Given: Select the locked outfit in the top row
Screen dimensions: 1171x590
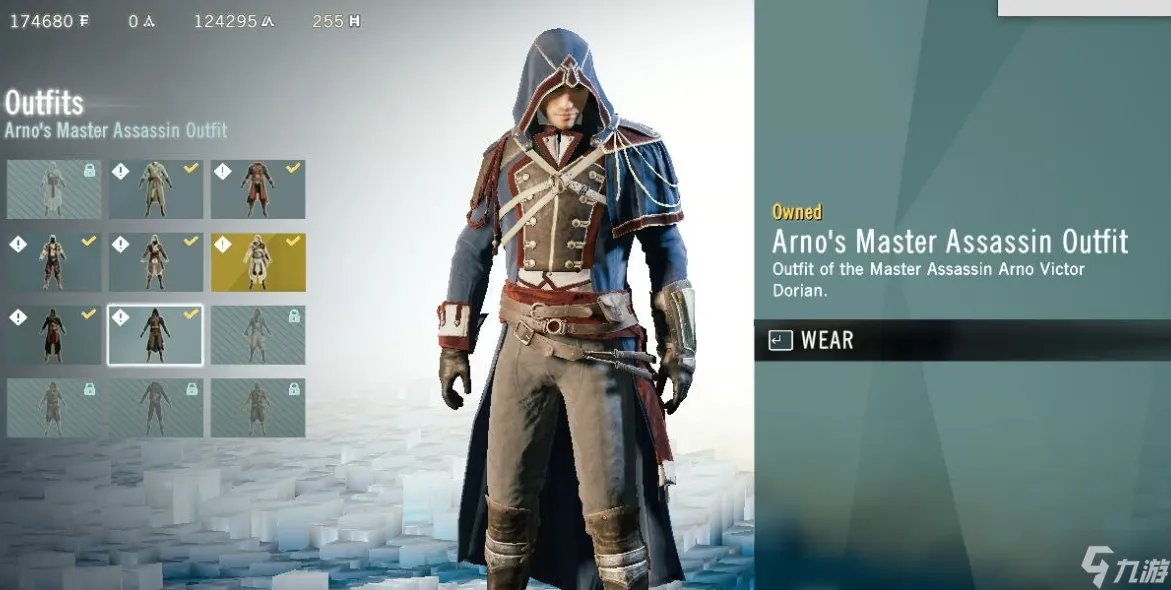Looking at the screenshot, I should pyautogui.click(x=54, y=189).
